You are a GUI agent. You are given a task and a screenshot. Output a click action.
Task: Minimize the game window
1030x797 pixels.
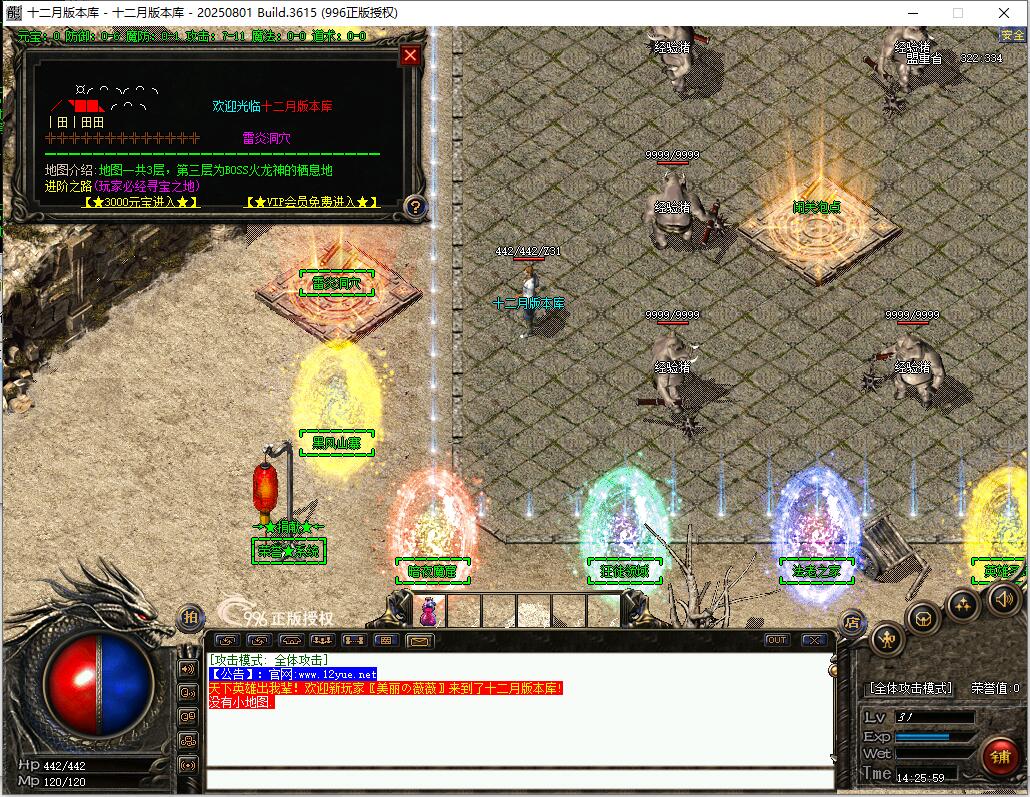coord(910,13)
